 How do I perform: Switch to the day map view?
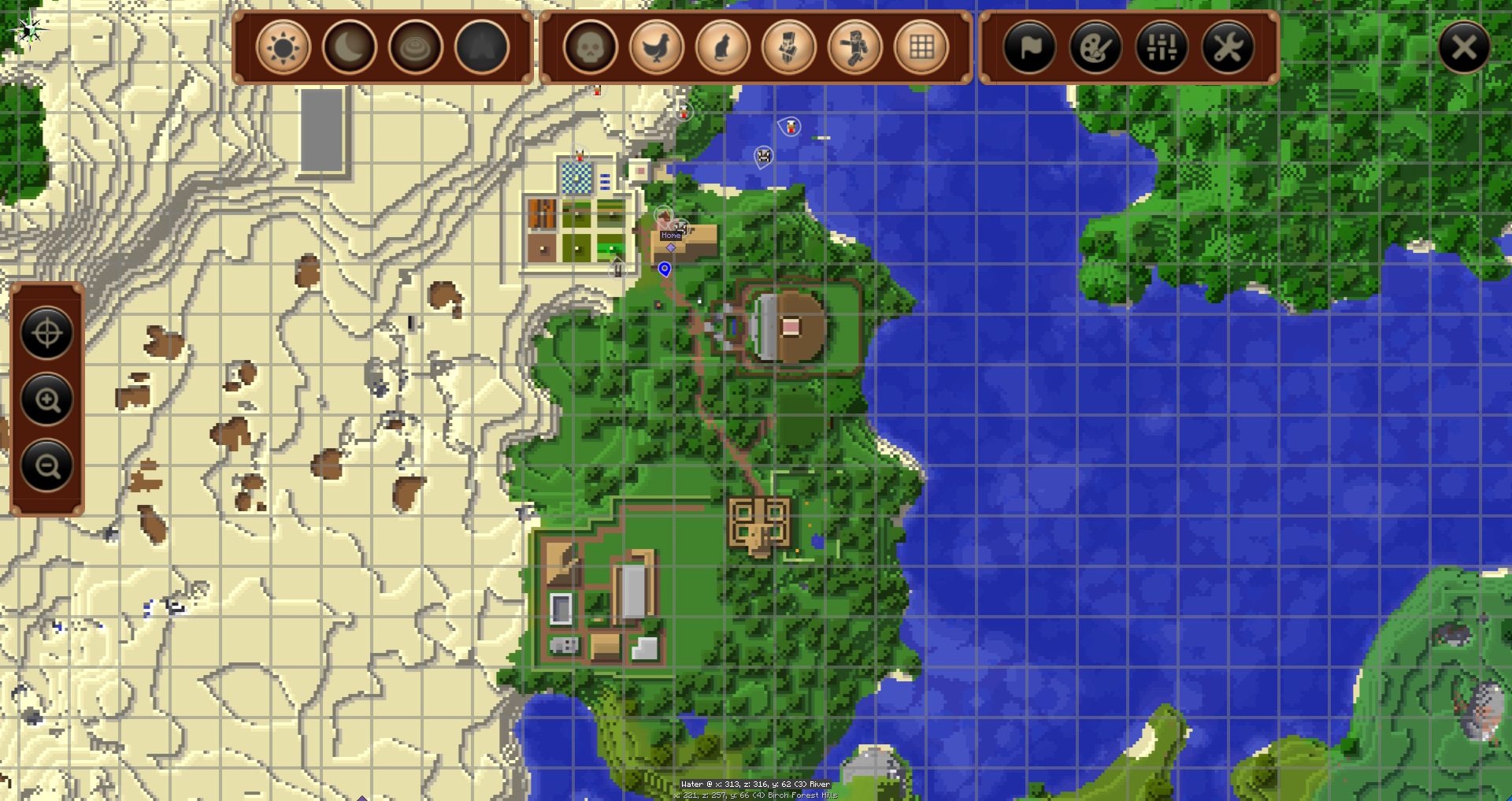coord(283,48)
